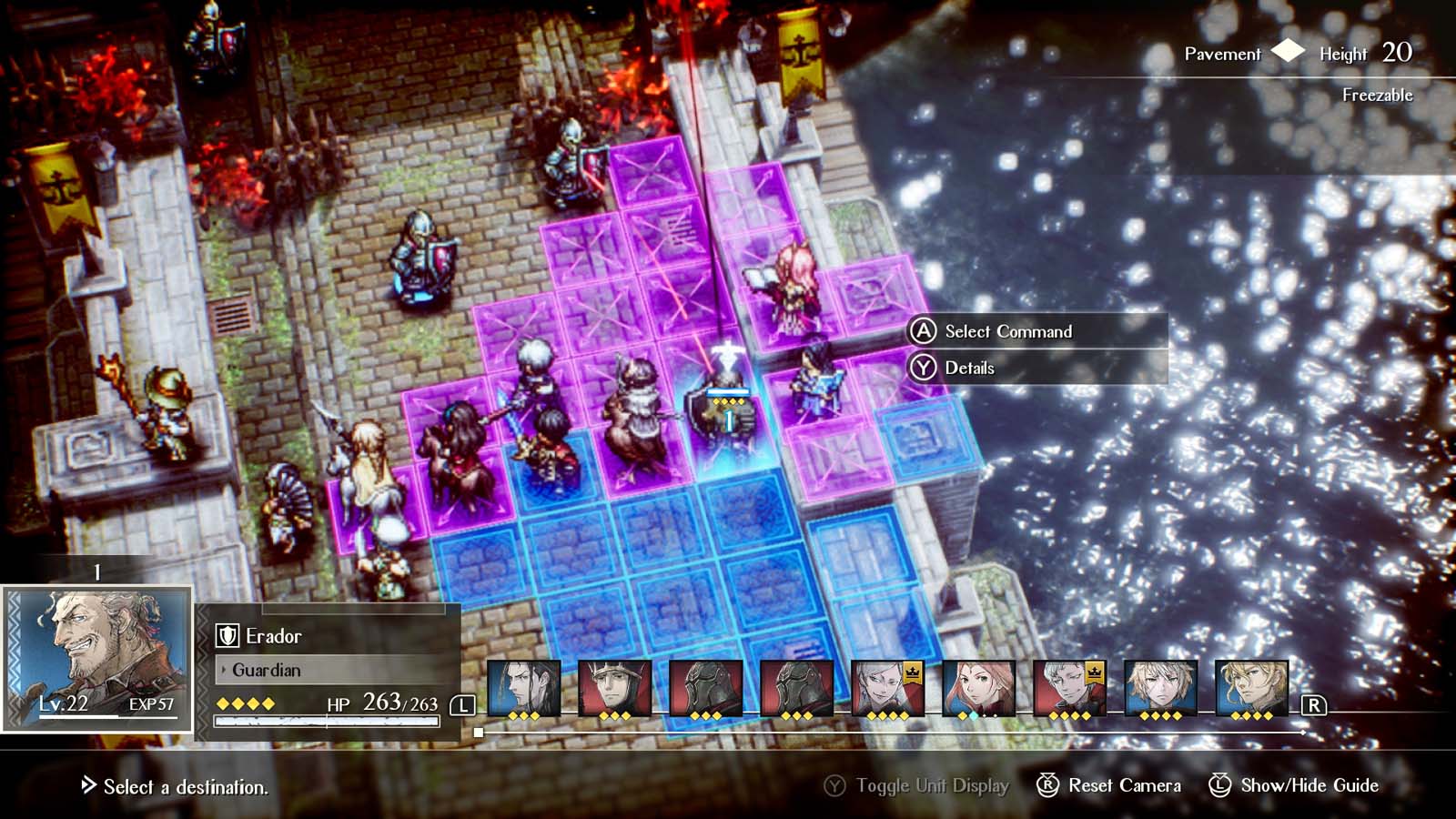
Task: Click the Pavement terrain diamond icon
Action: pos(1287,54)
